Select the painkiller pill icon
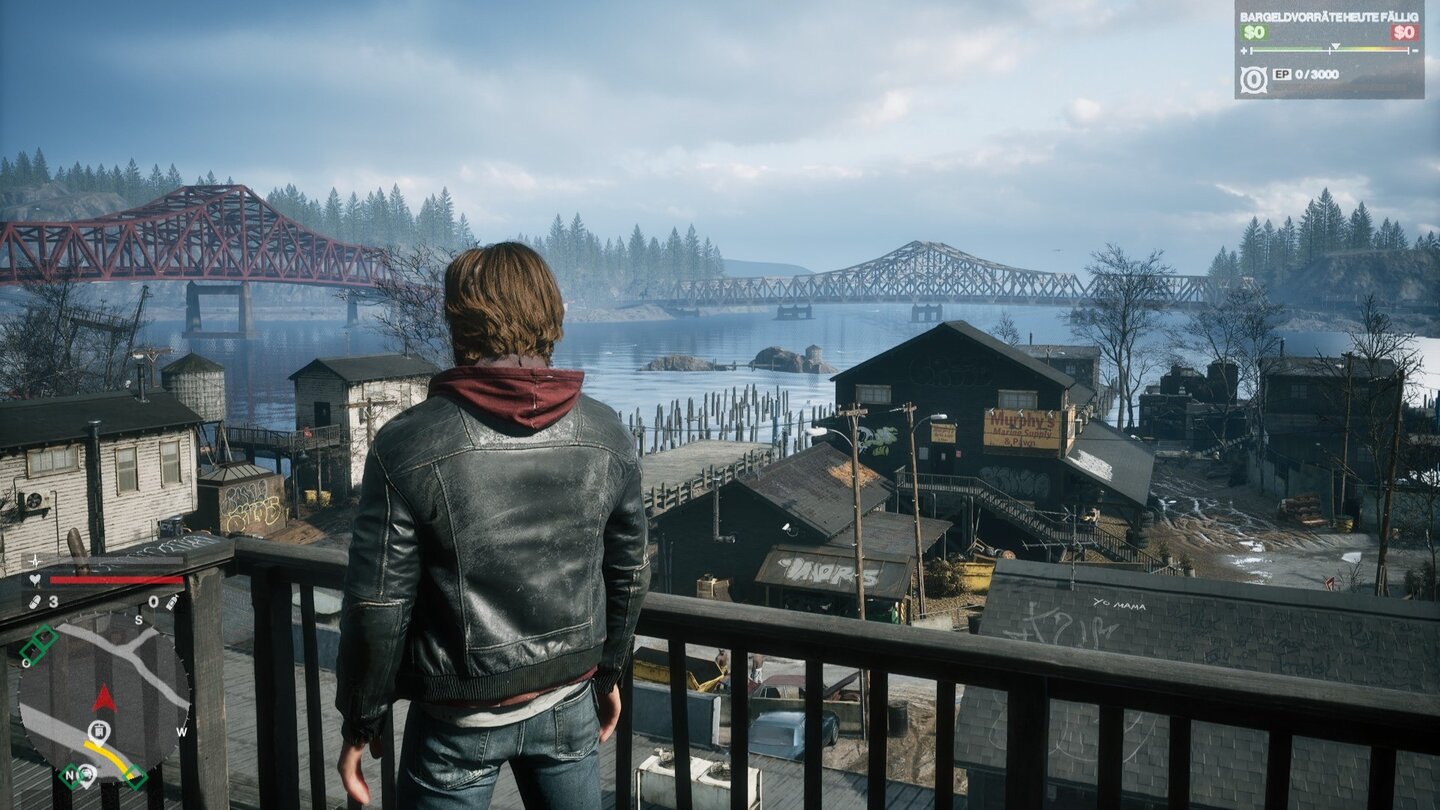1440x810 pixels. tap(34, 602)
